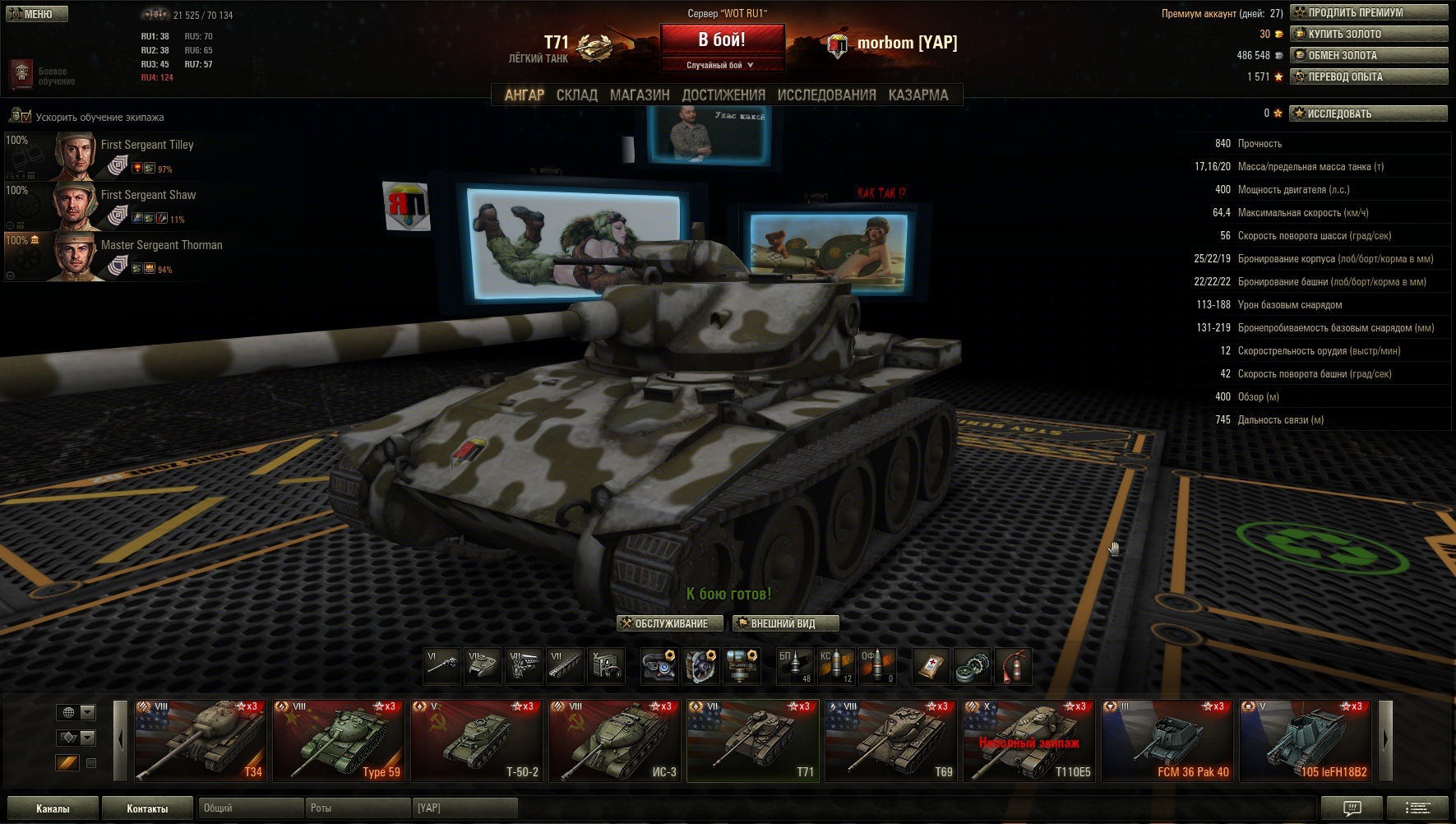This screenshot has height=824, width=1456.
Task: Open the ОБСЛУЖИВАНИЕ service button
Action: click(669, 623)
